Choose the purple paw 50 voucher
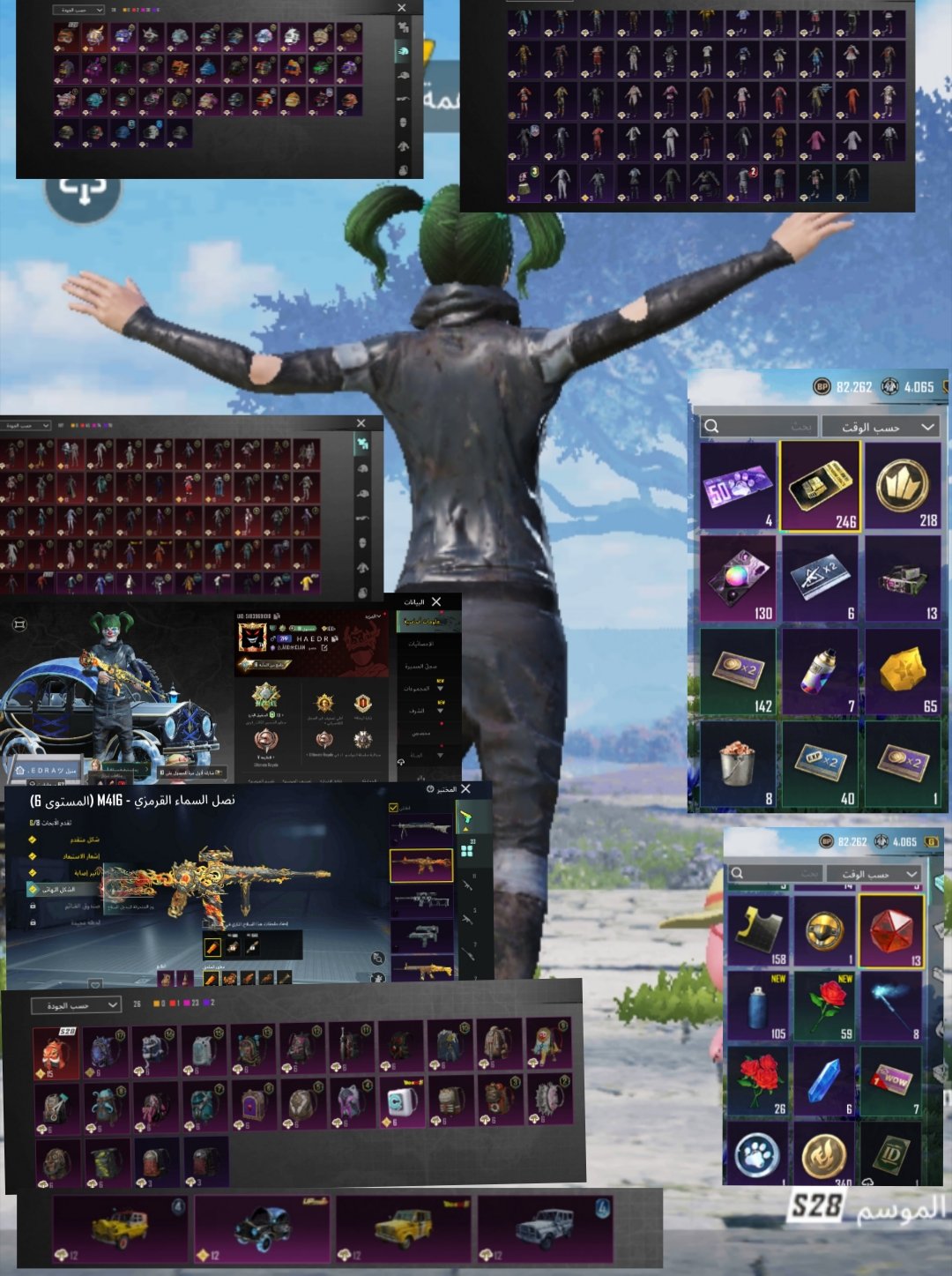The image size is (952, 1276). click(738, 486)
